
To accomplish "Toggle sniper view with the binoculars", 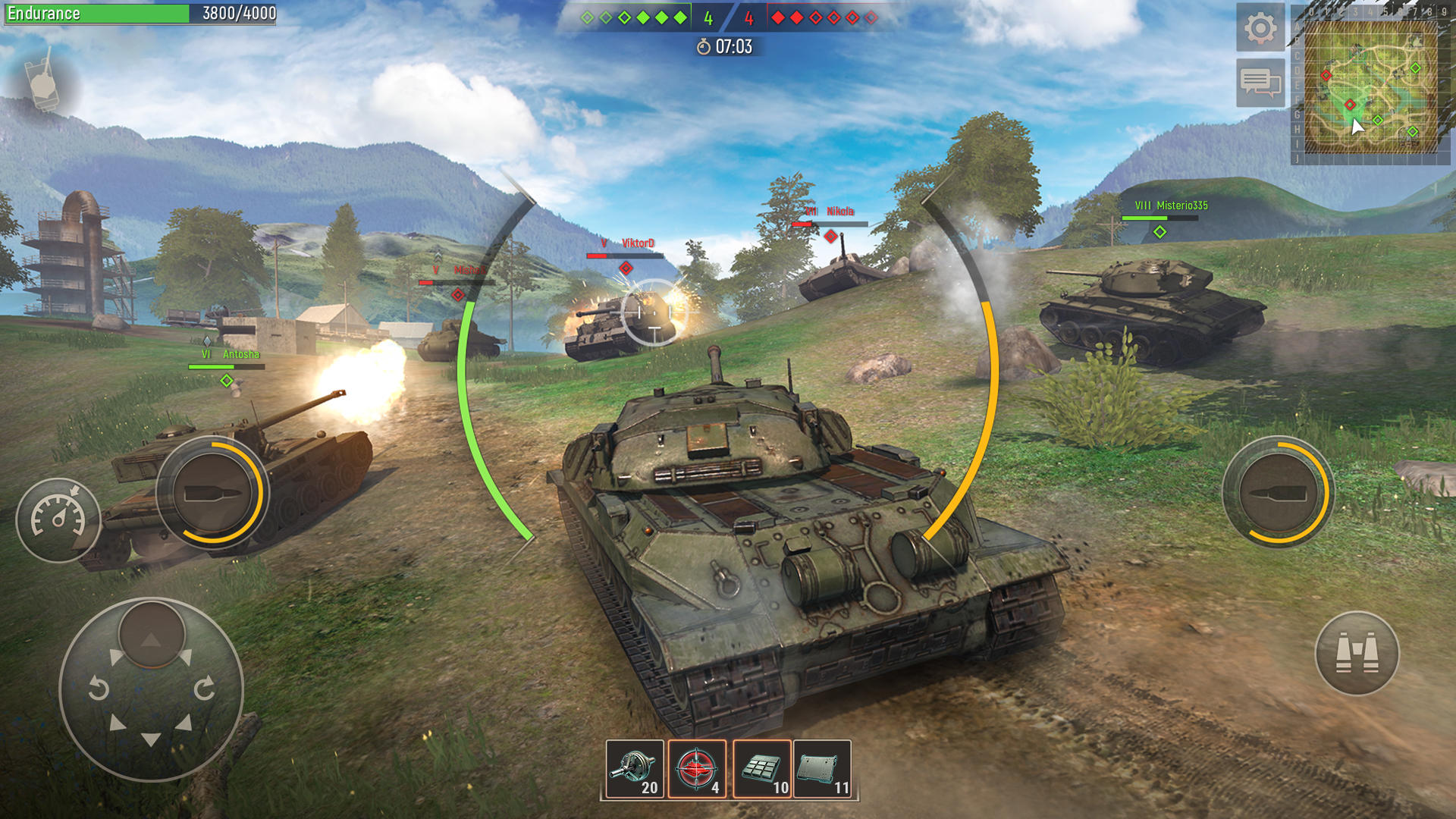I will [x=1359, y=654].
